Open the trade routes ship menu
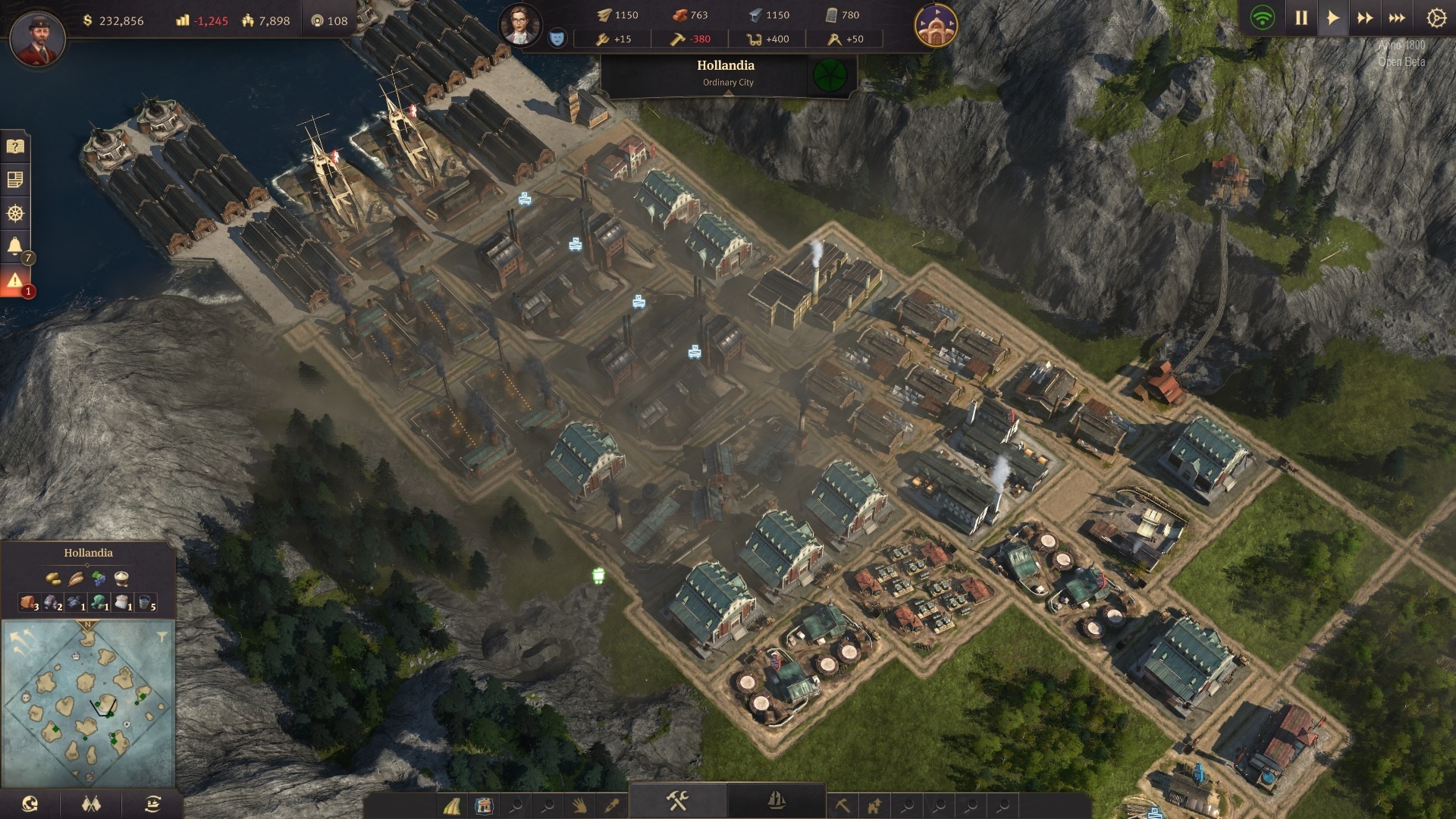 tap(152, 804)
